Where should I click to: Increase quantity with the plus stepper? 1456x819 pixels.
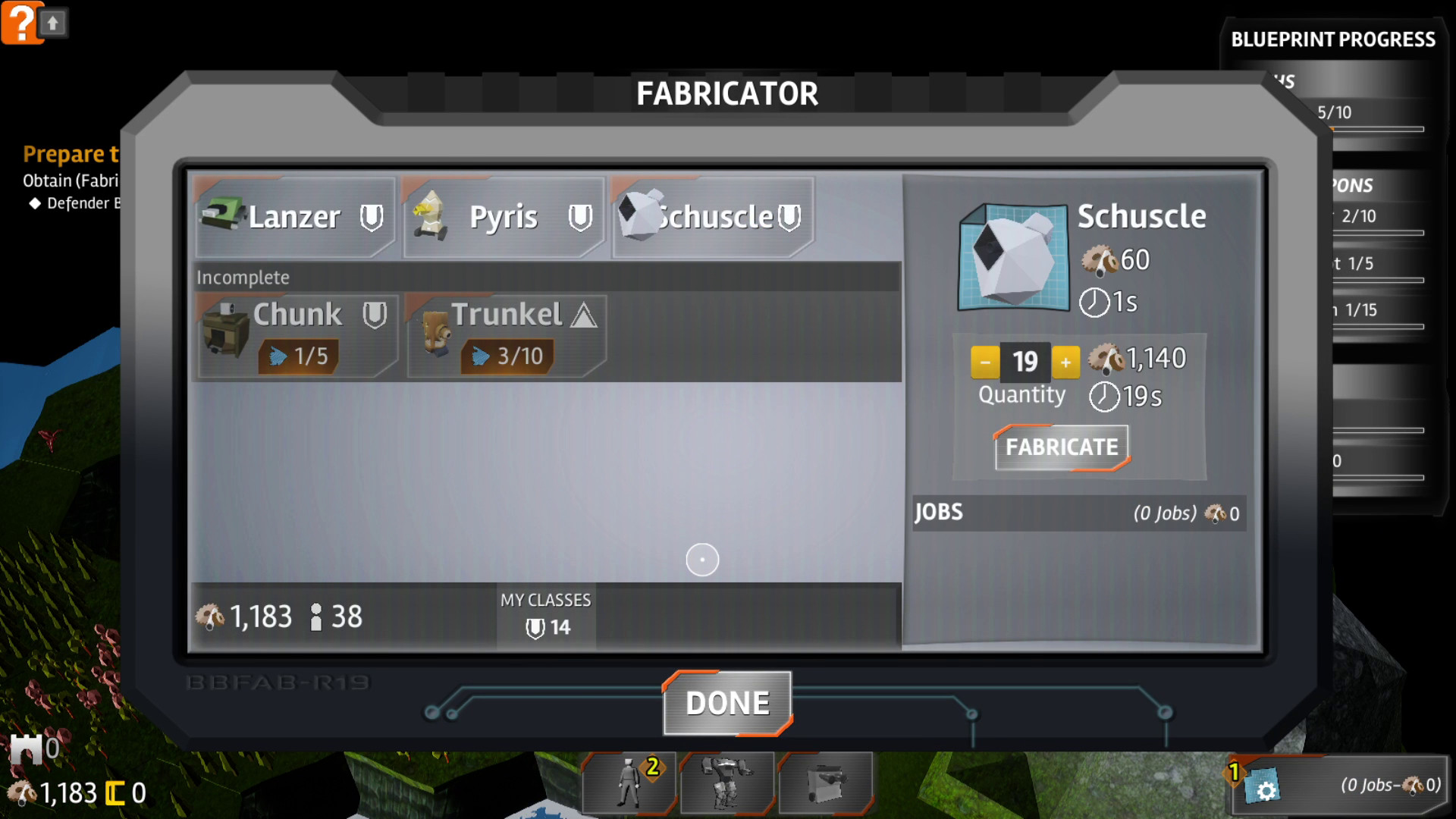point(1065,362)
